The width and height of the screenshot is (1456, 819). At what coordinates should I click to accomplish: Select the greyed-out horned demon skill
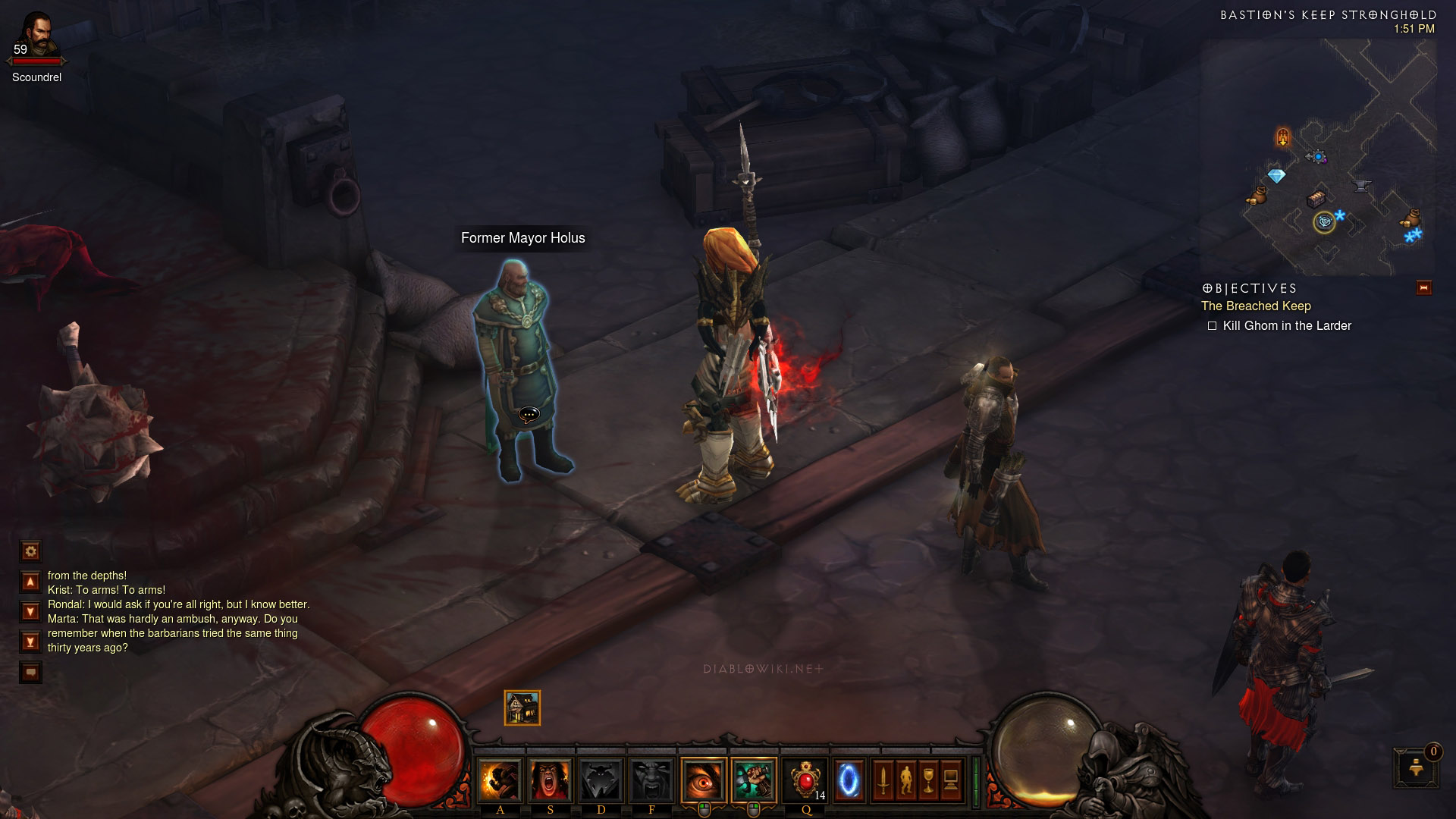pyautogui.click(x=601, y=780)
